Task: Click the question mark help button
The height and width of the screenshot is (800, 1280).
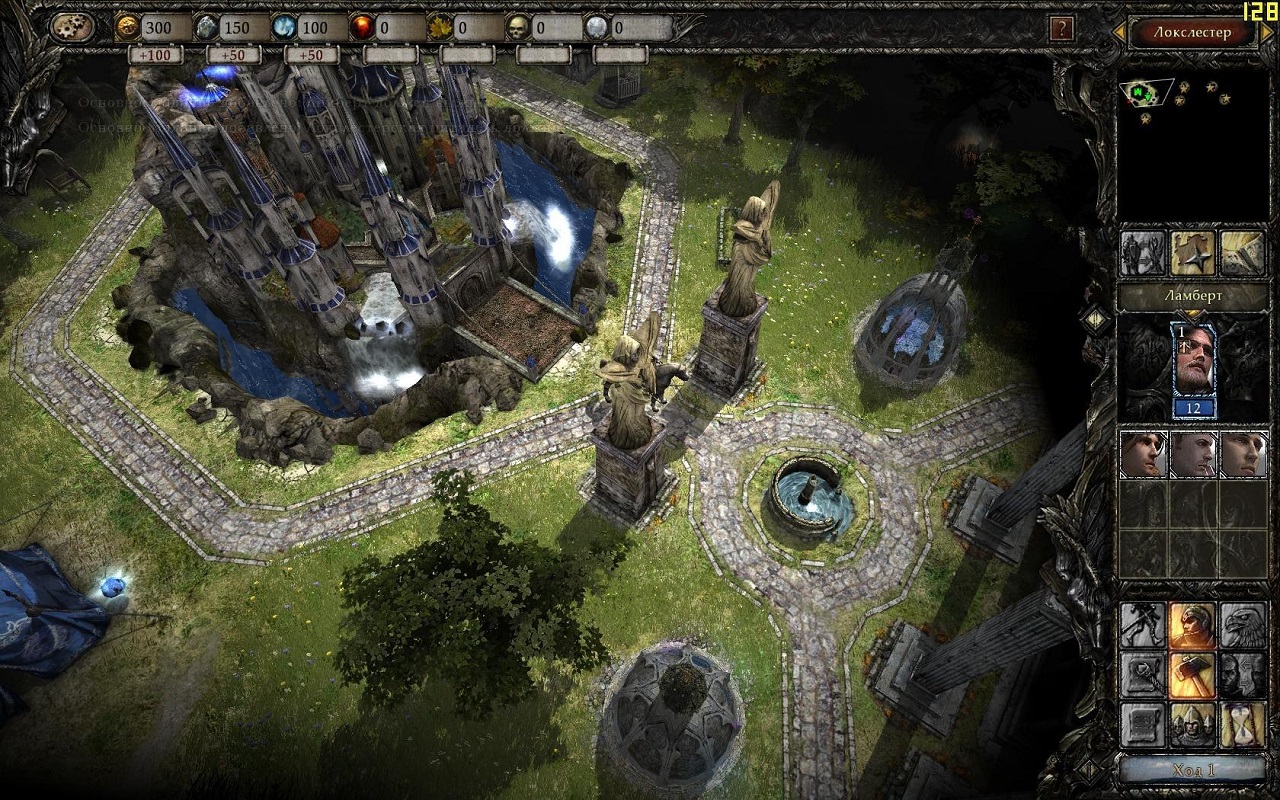Action: [1061, 28]
